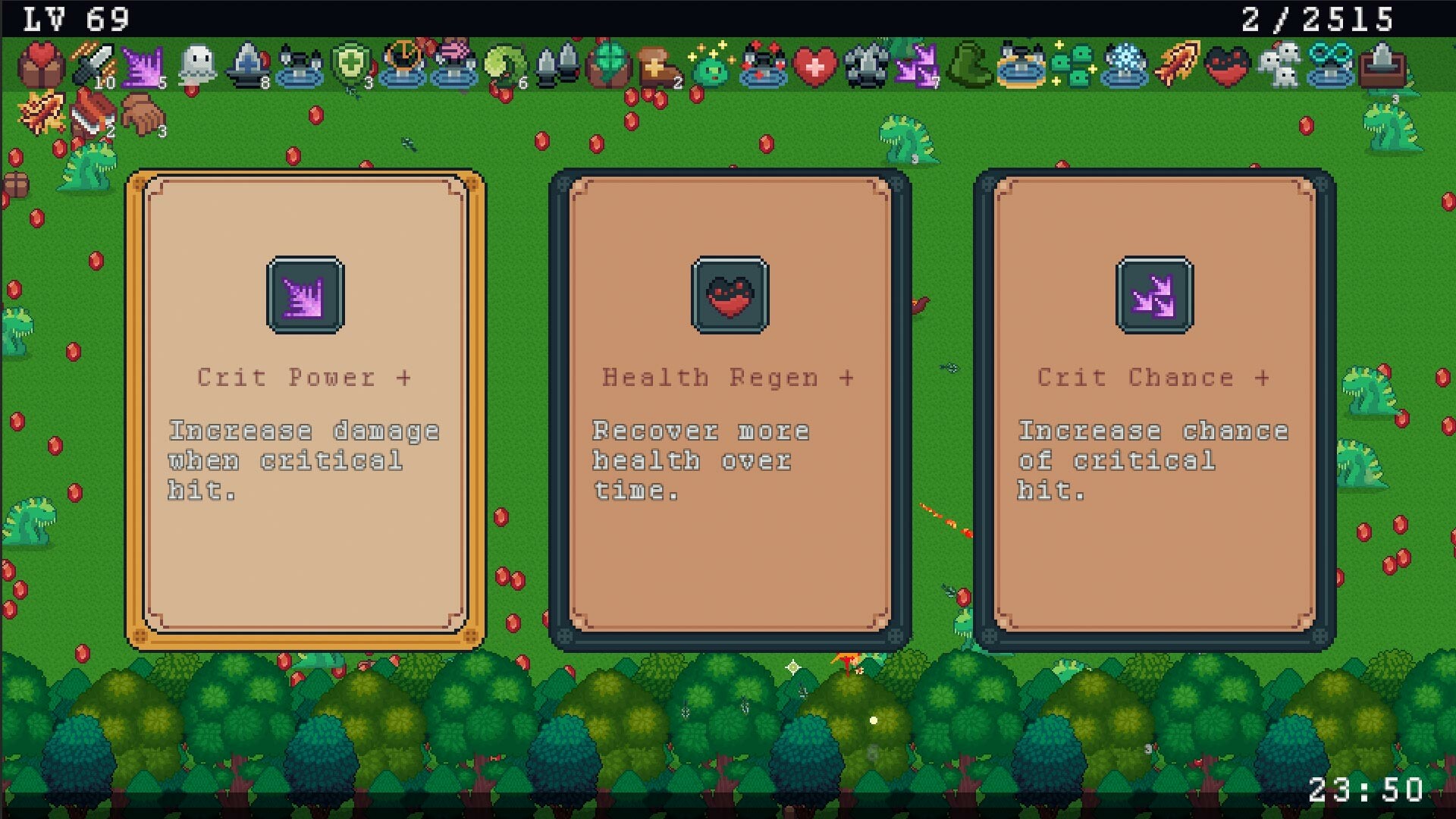Select the Crit Power + upgrade card

tap(306, 409)
